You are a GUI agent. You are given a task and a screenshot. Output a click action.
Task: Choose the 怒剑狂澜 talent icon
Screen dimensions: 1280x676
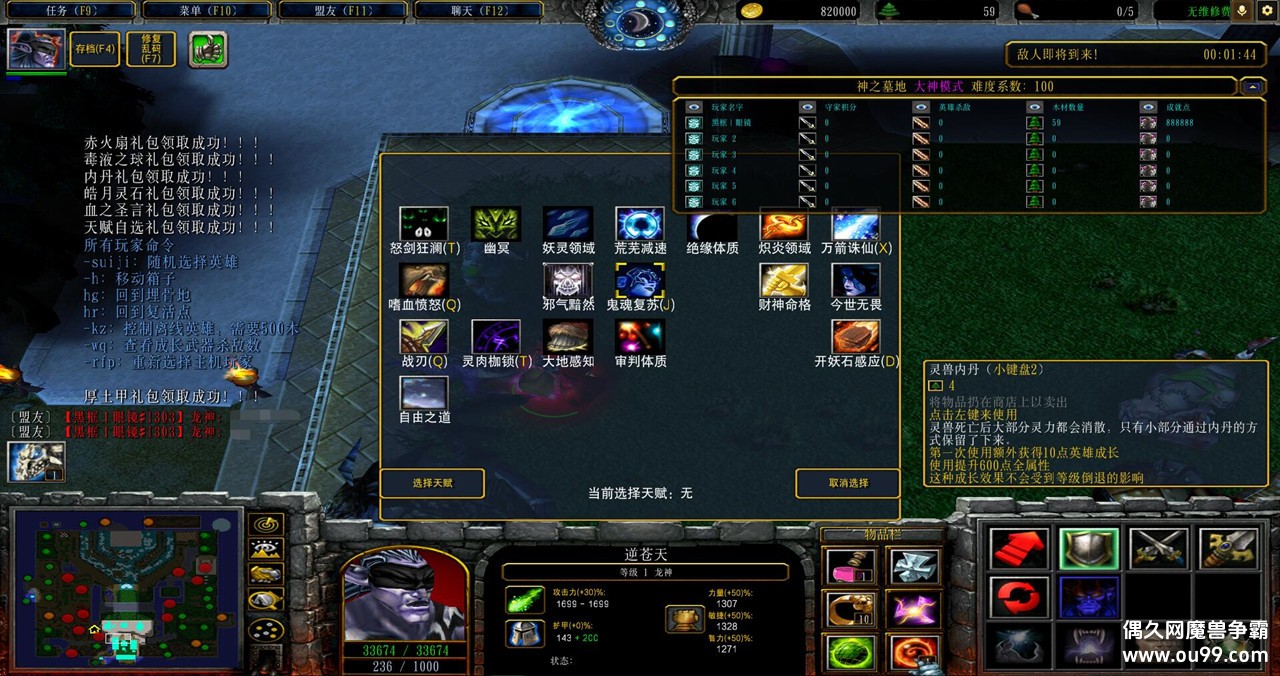click(424, 224)
